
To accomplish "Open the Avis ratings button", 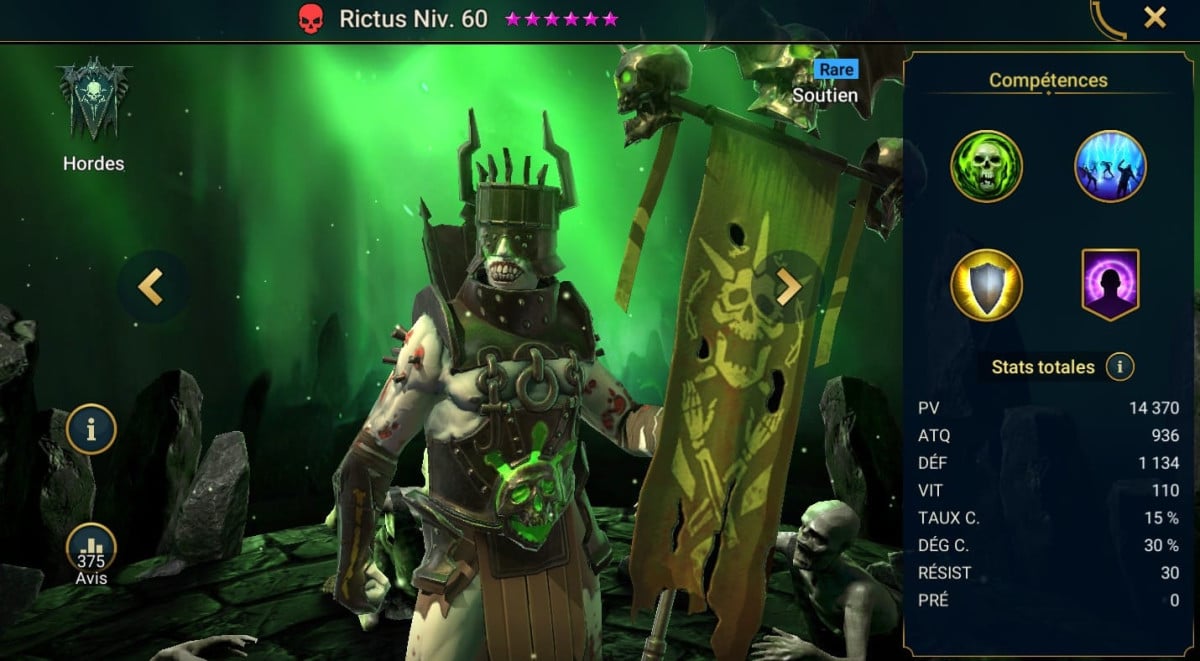I will [91, 553].
